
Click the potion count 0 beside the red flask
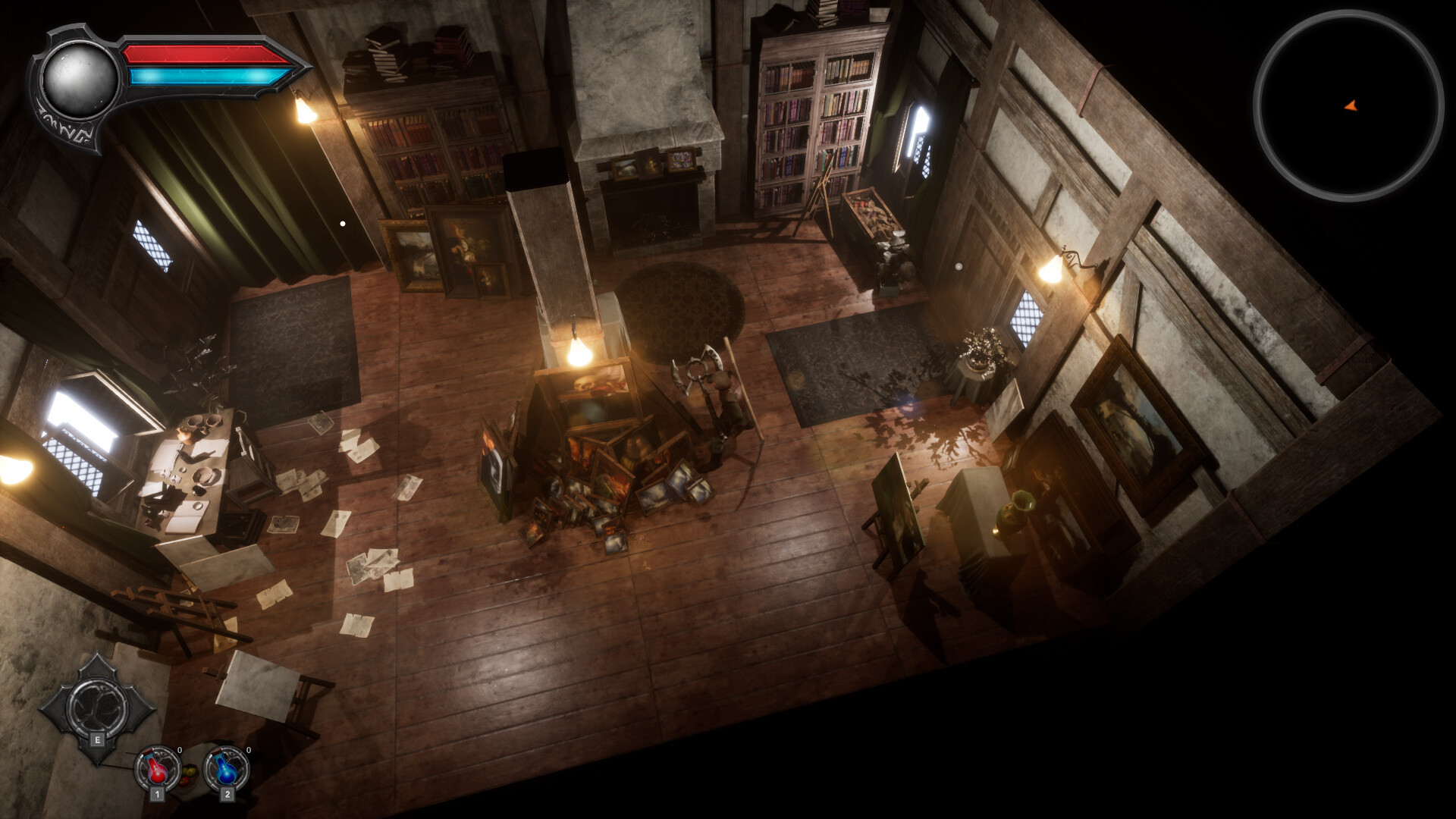click(x=179, y=749)
